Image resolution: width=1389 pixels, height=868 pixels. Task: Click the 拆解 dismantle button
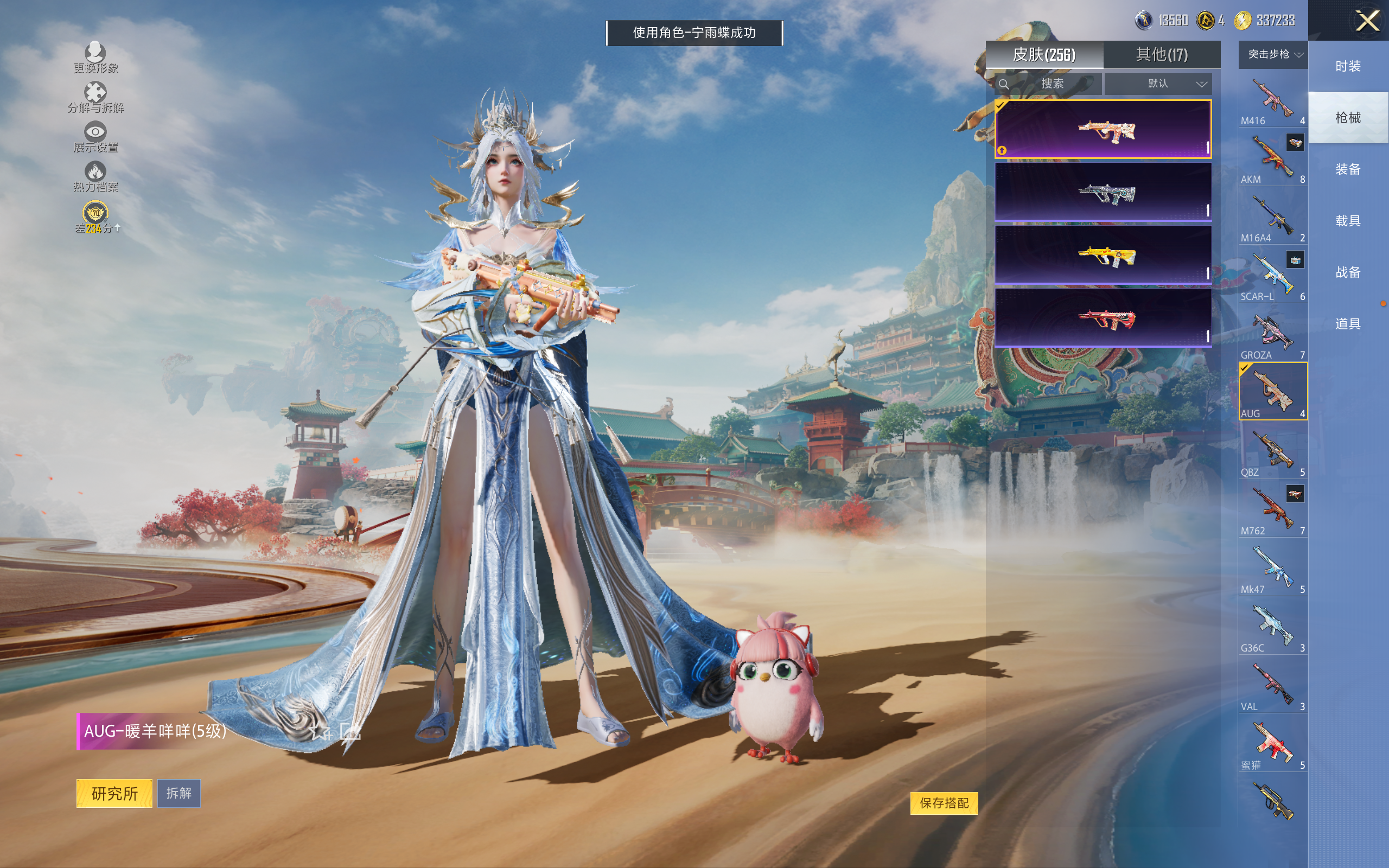[179, 793]
